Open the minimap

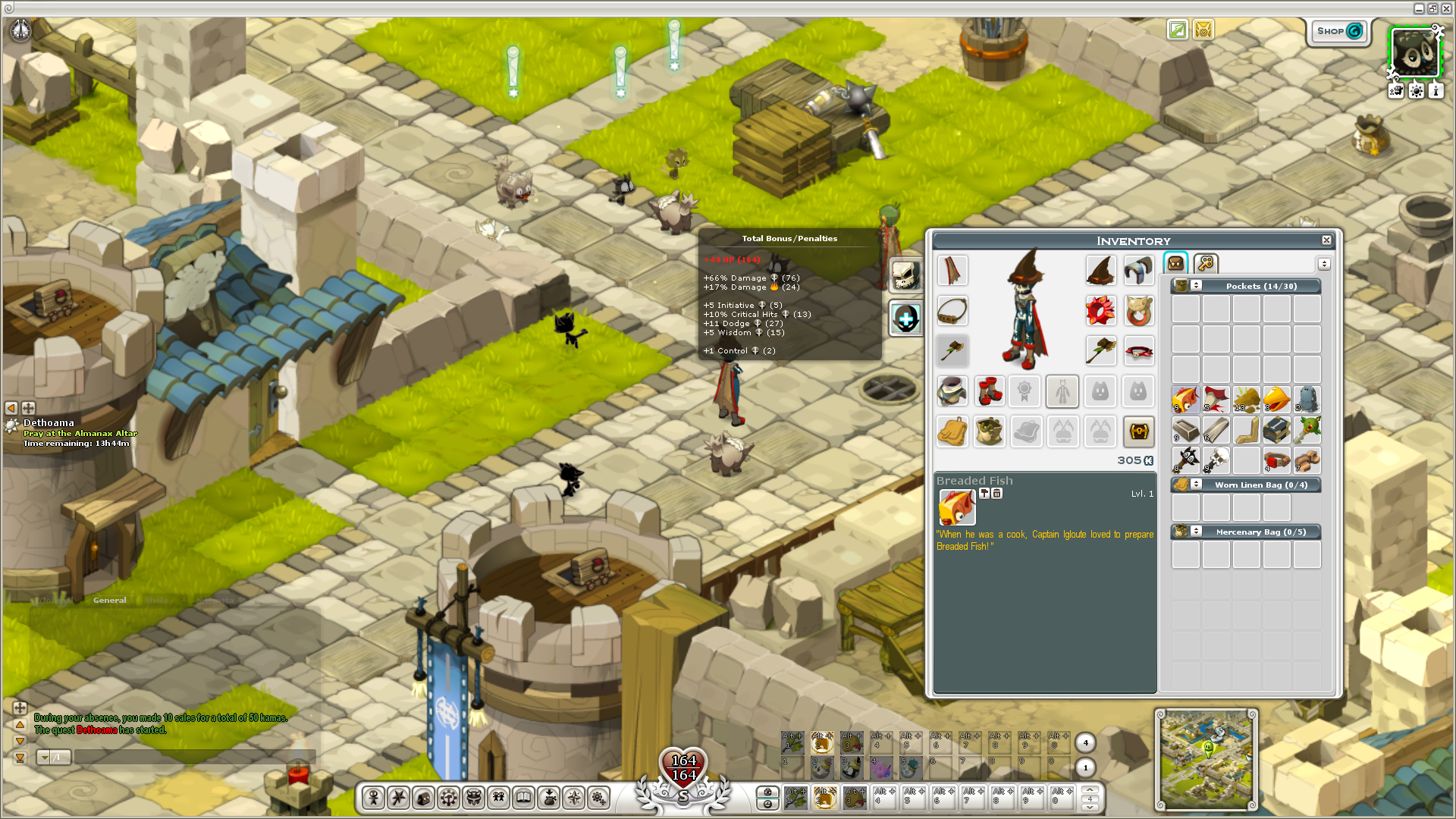[1206, 759]
